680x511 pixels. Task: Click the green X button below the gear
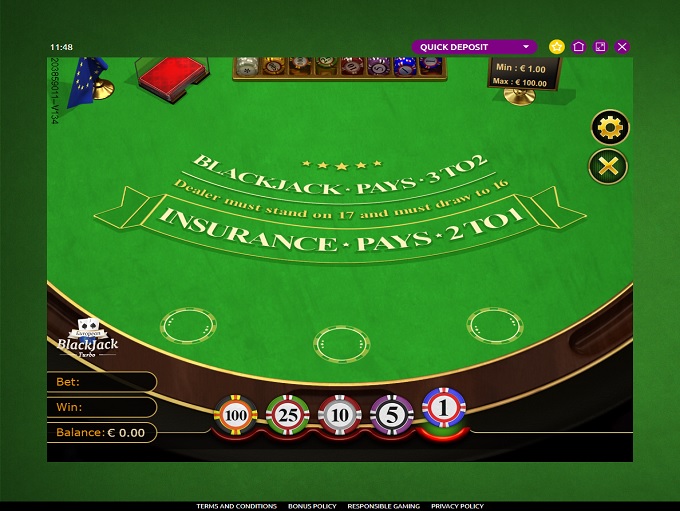tap(609, 166)
